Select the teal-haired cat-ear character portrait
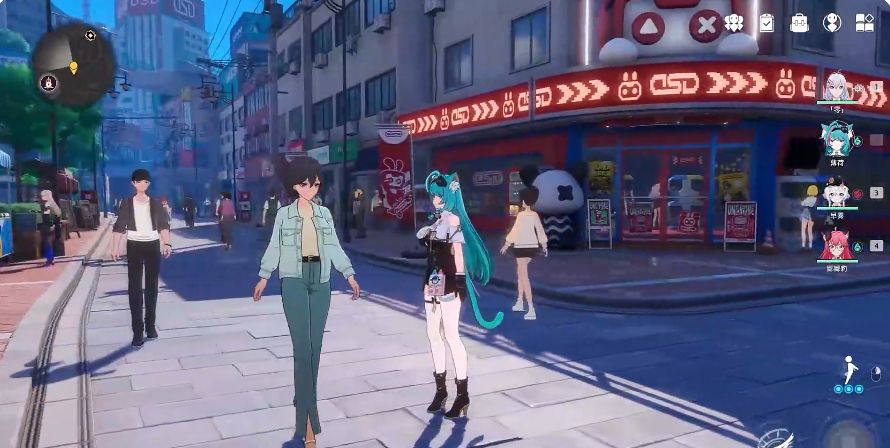This screenshot has height=448, width=890. (836, 137)
